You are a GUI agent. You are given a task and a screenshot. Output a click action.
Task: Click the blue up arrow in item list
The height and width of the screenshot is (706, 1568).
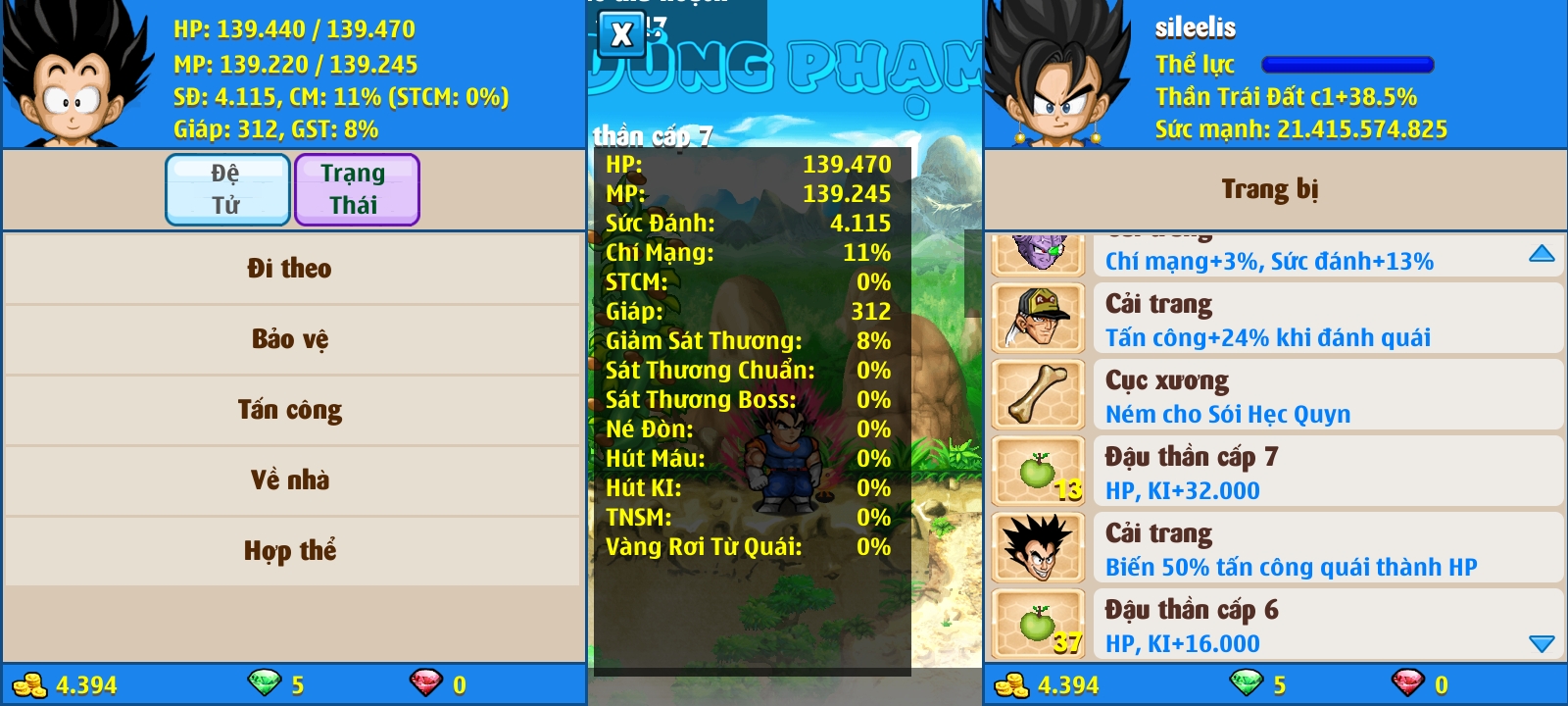pos(1542,254)
